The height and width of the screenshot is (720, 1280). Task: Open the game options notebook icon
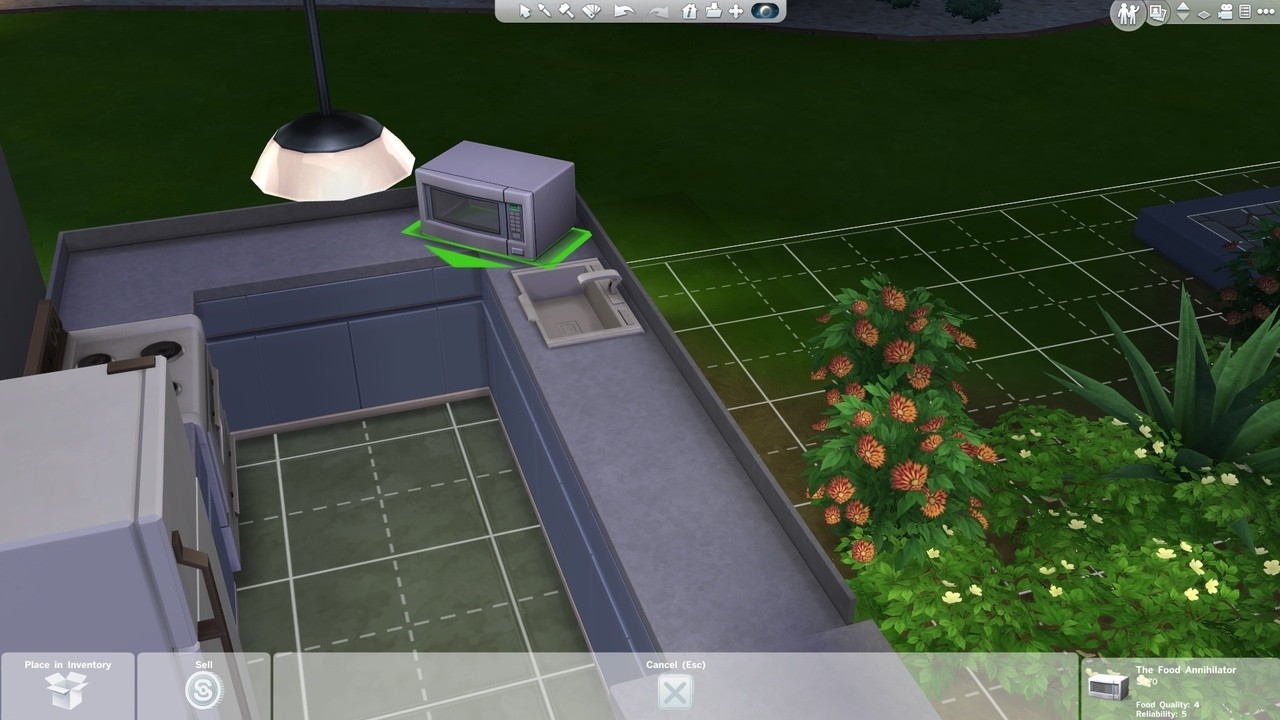1243,13
